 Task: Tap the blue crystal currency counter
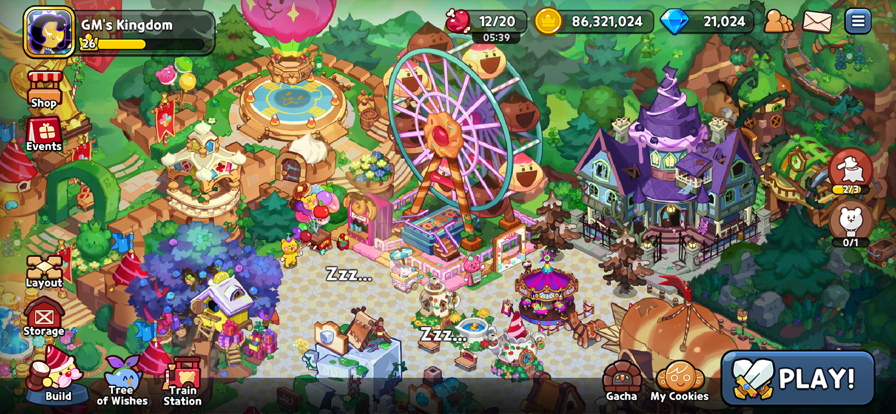coord(705,21)
